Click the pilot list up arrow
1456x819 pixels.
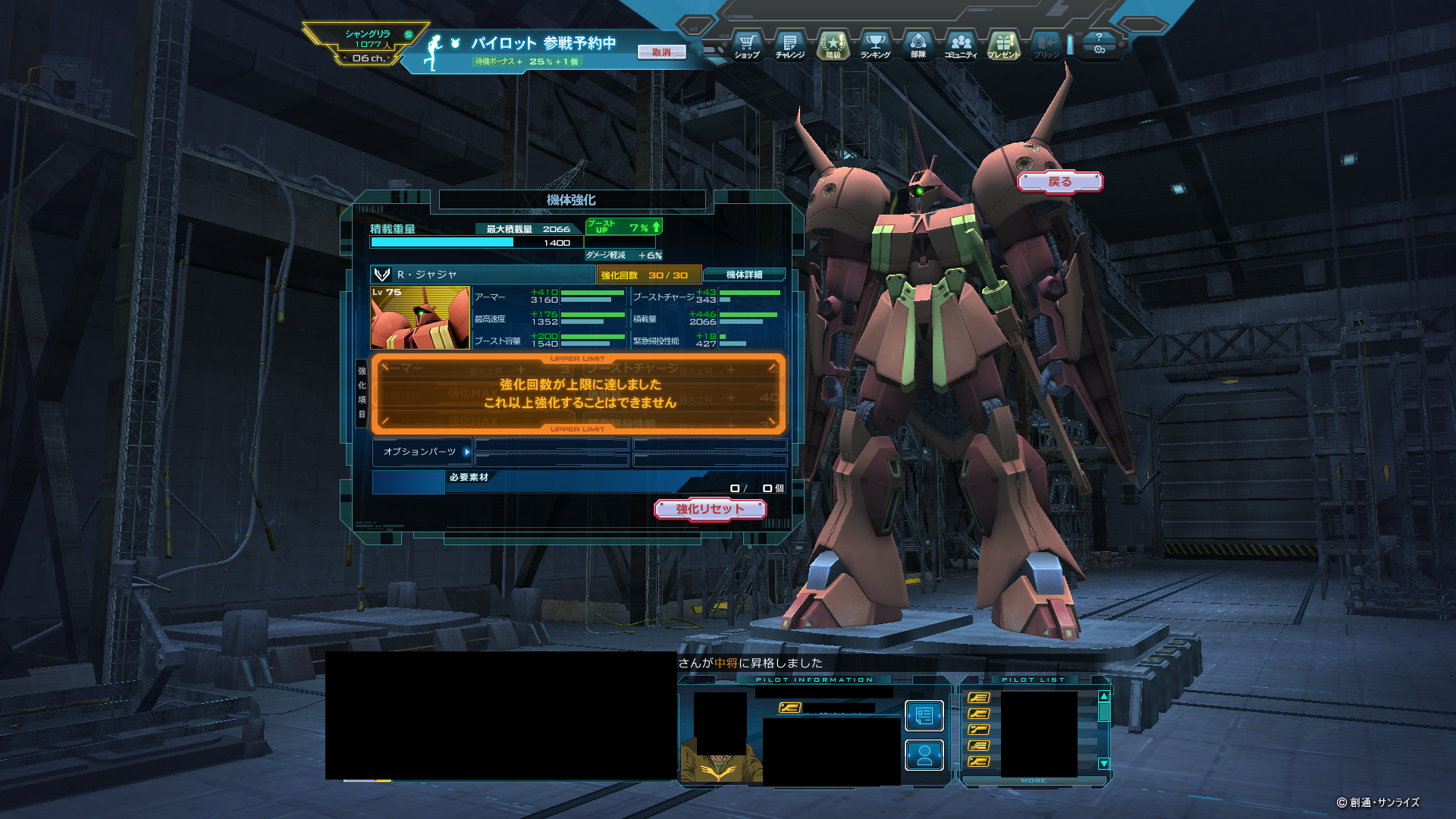pos(1104,696)
